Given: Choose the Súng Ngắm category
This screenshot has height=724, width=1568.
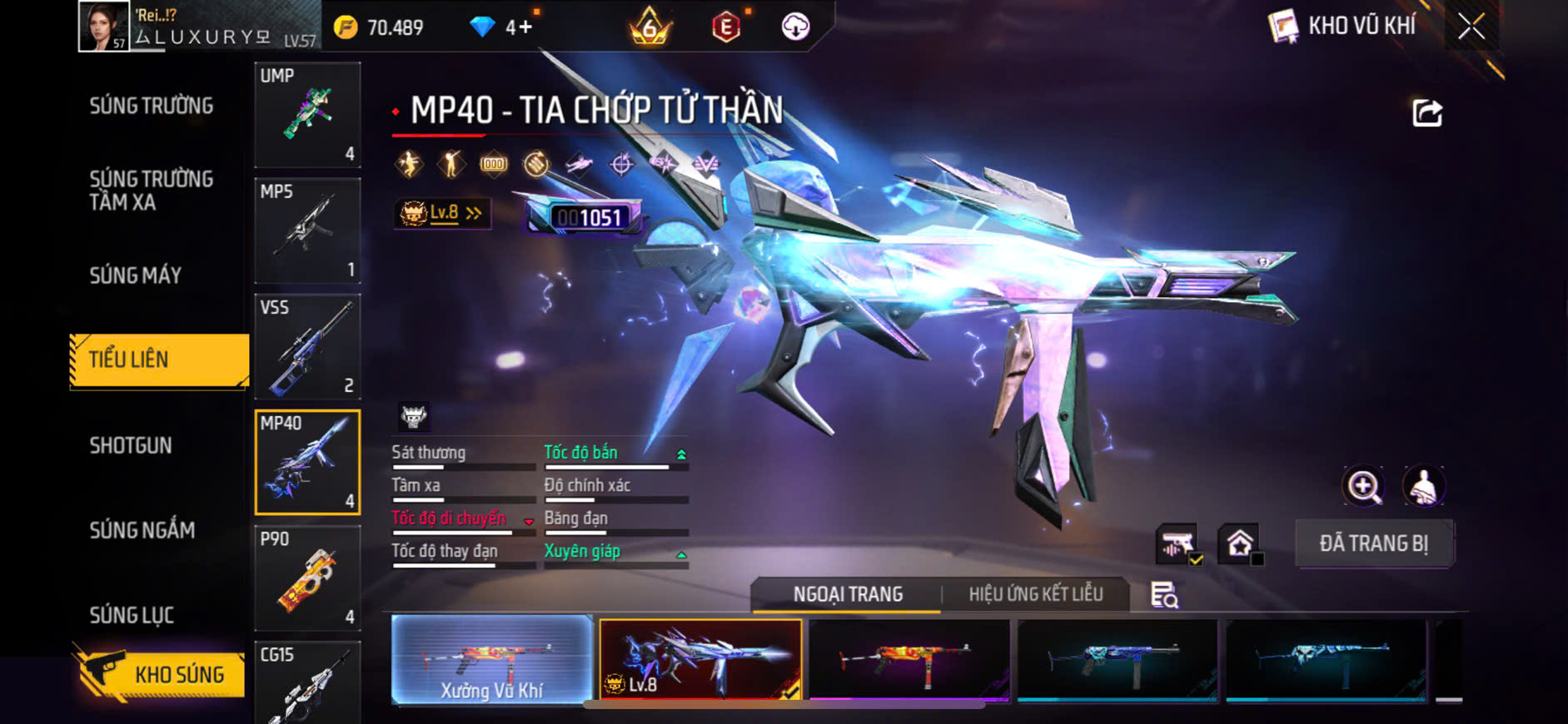Looking at the screenshot, I should (x=142, y=530).
